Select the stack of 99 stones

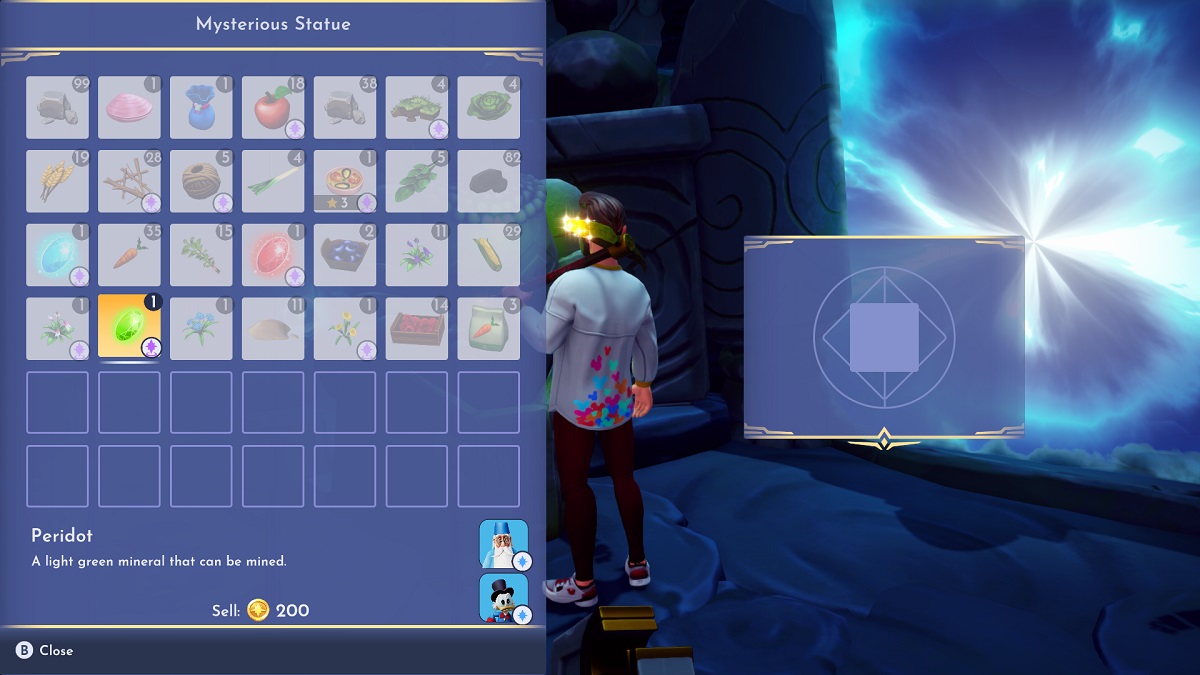pos(57,107)
